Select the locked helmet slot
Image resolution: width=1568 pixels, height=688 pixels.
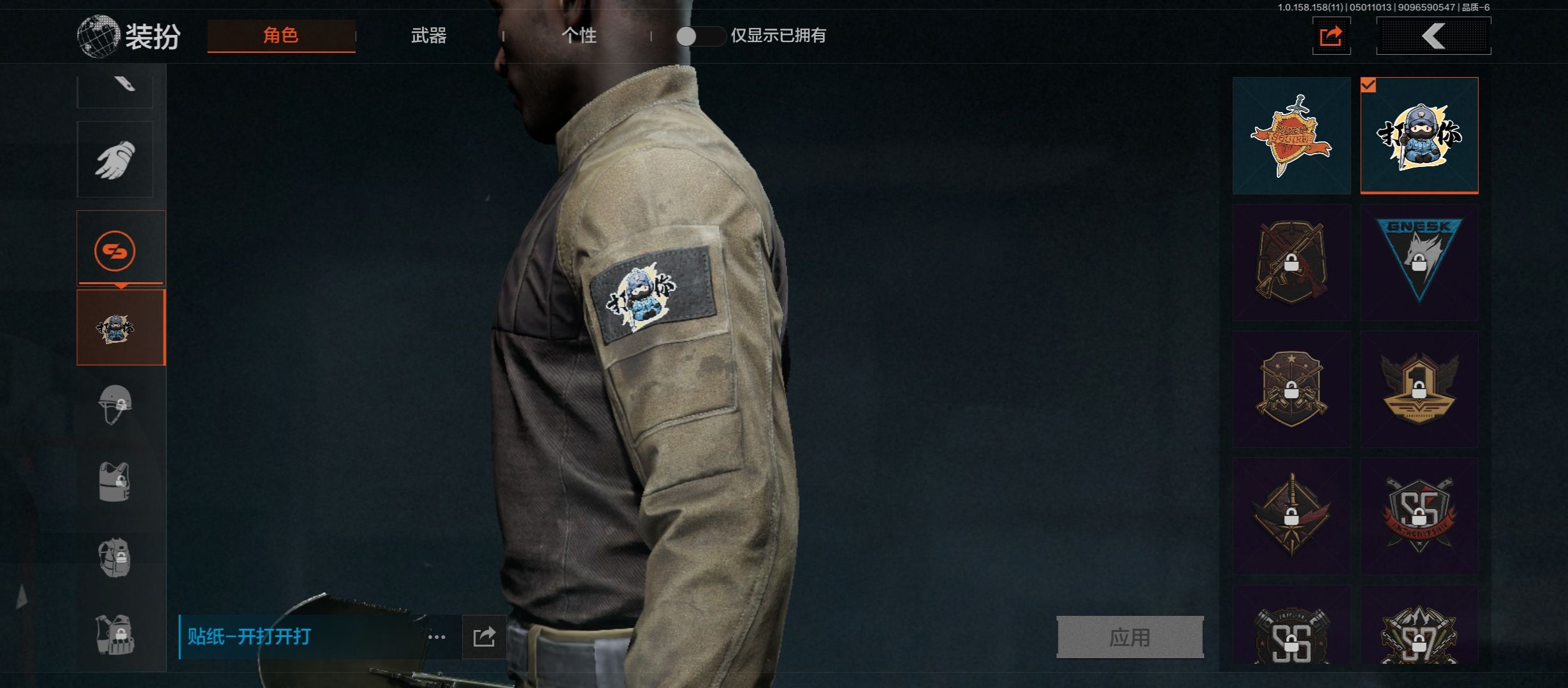(115, 405)
